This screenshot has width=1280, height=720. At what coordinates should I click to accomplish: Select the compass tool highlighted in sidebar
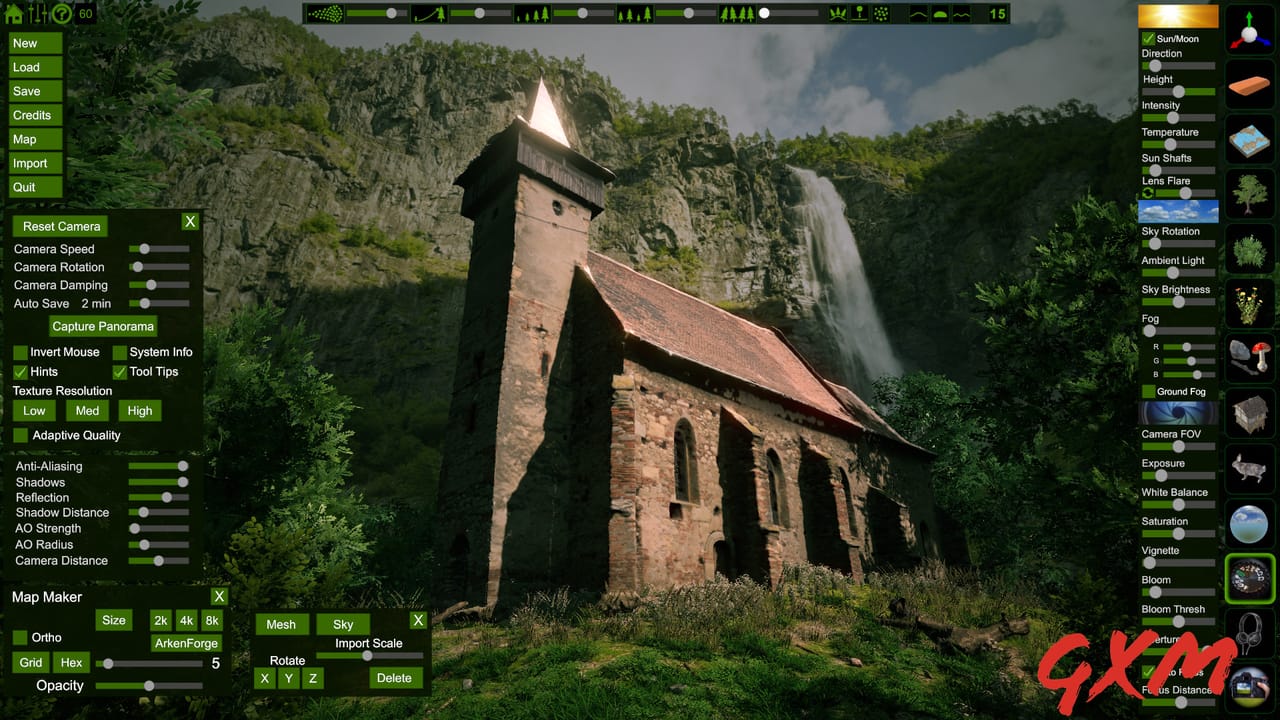[1250, 578]
